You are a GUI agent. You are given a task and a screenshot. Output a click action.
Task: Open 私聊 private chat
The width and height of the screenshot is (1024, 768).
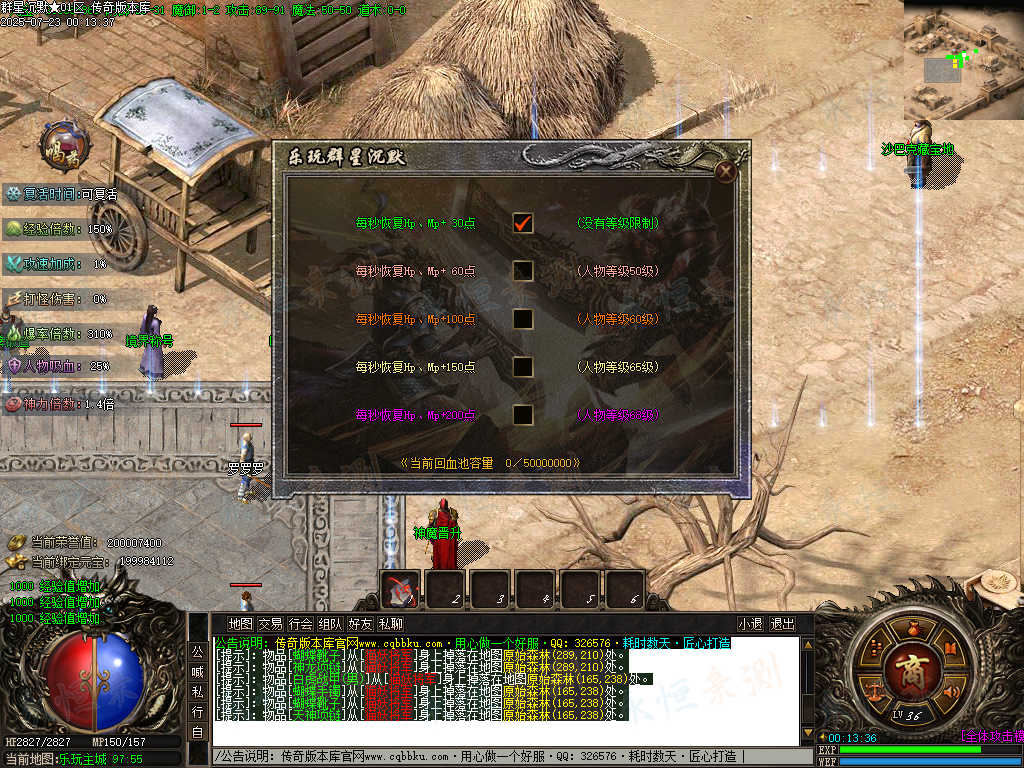390,624
